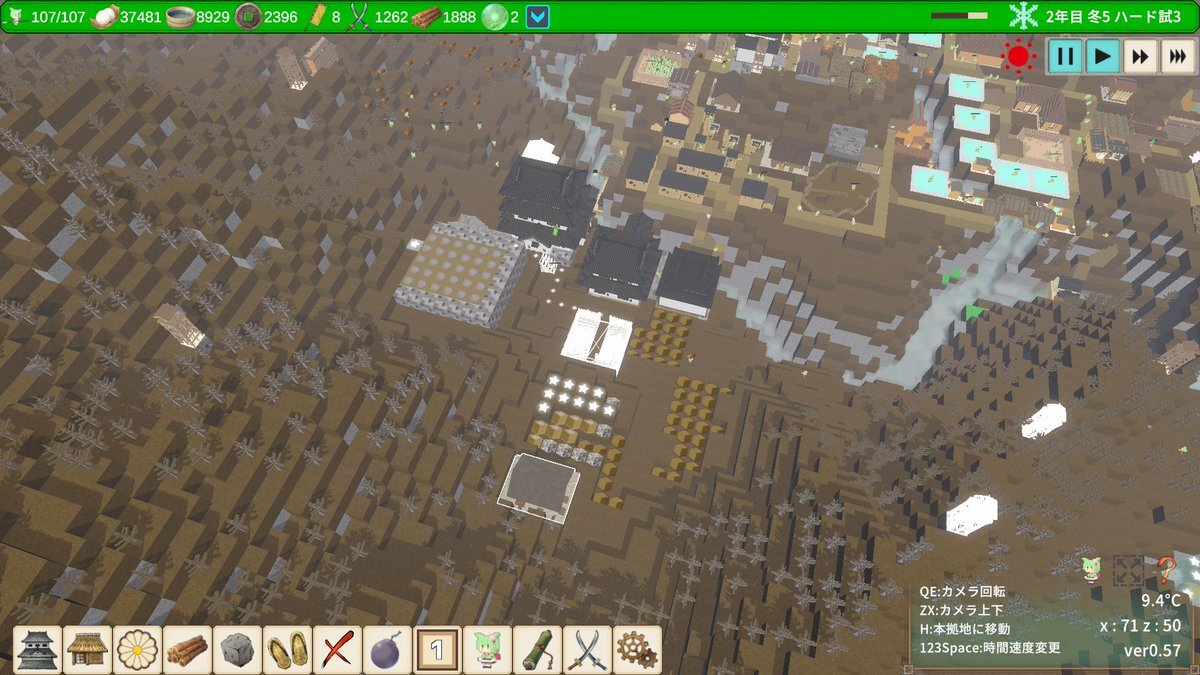Open the crossed swords military menu
The image size is (1200, 675).
tap(588, 650)
